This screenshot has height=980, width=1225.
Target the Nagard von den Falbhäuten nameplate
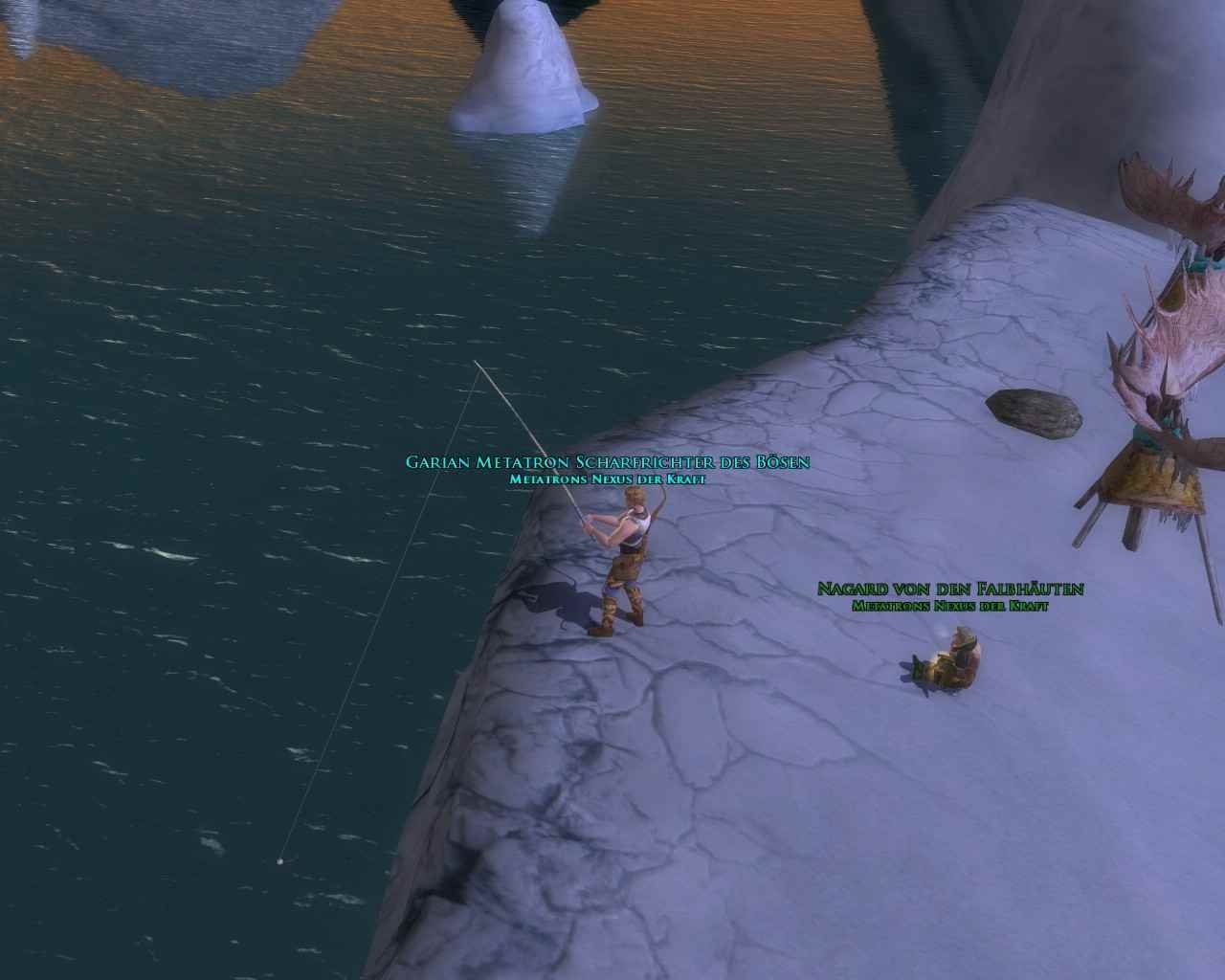[x=949, y=589]
